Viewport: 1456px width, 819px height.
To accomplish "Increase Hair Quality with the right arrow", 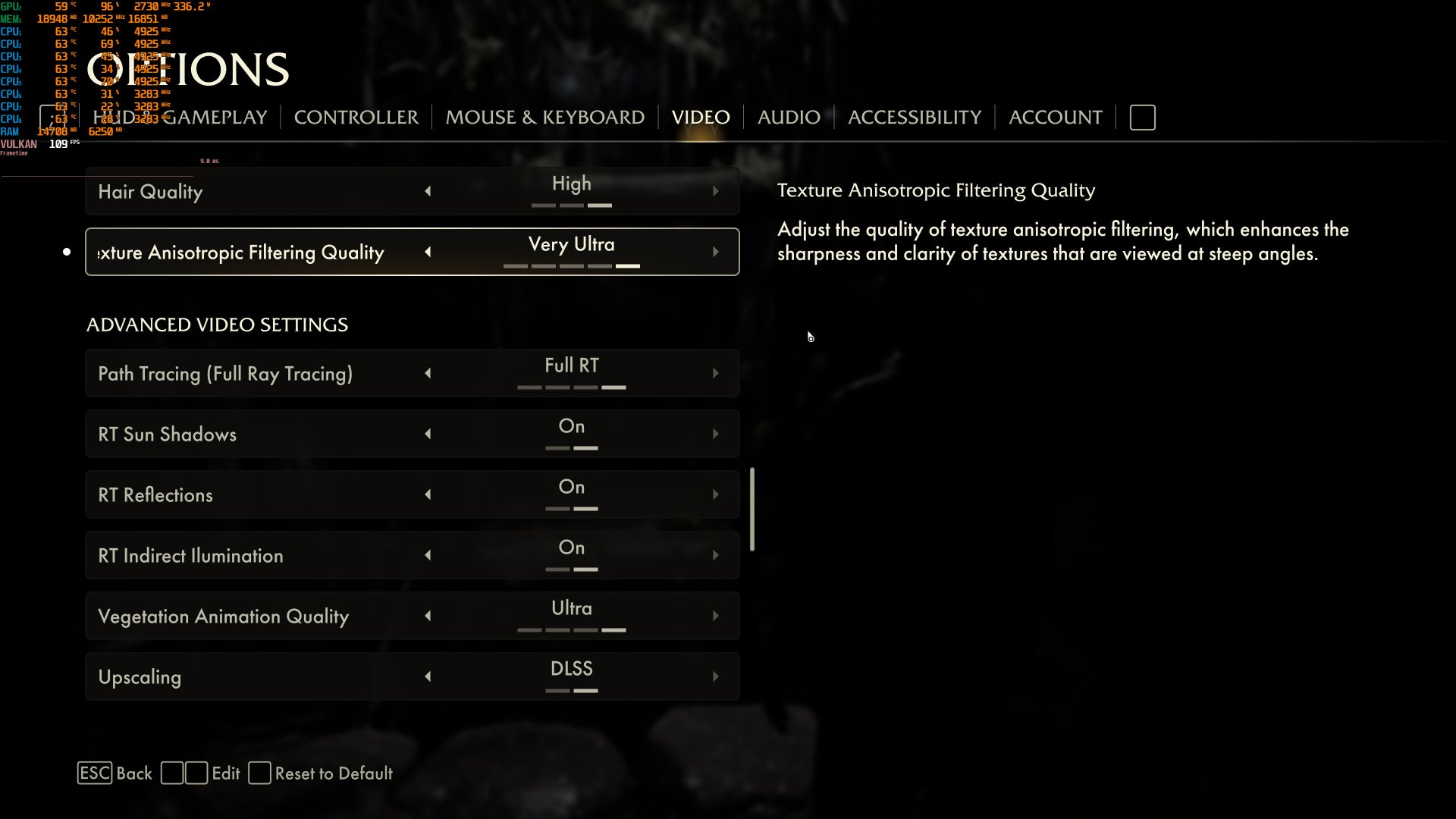I will (x=716, y=190).
